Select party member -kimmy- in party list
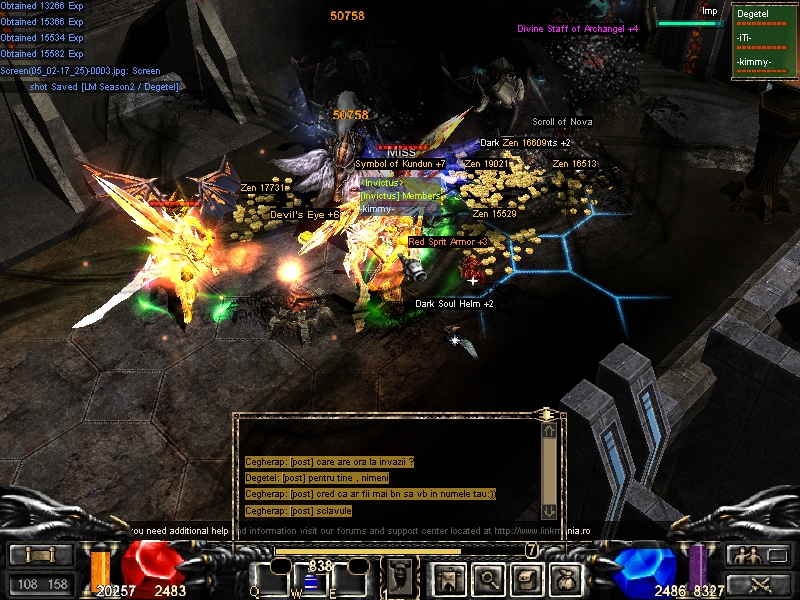This screenshot has height=600, width=800. coord(754,62)
